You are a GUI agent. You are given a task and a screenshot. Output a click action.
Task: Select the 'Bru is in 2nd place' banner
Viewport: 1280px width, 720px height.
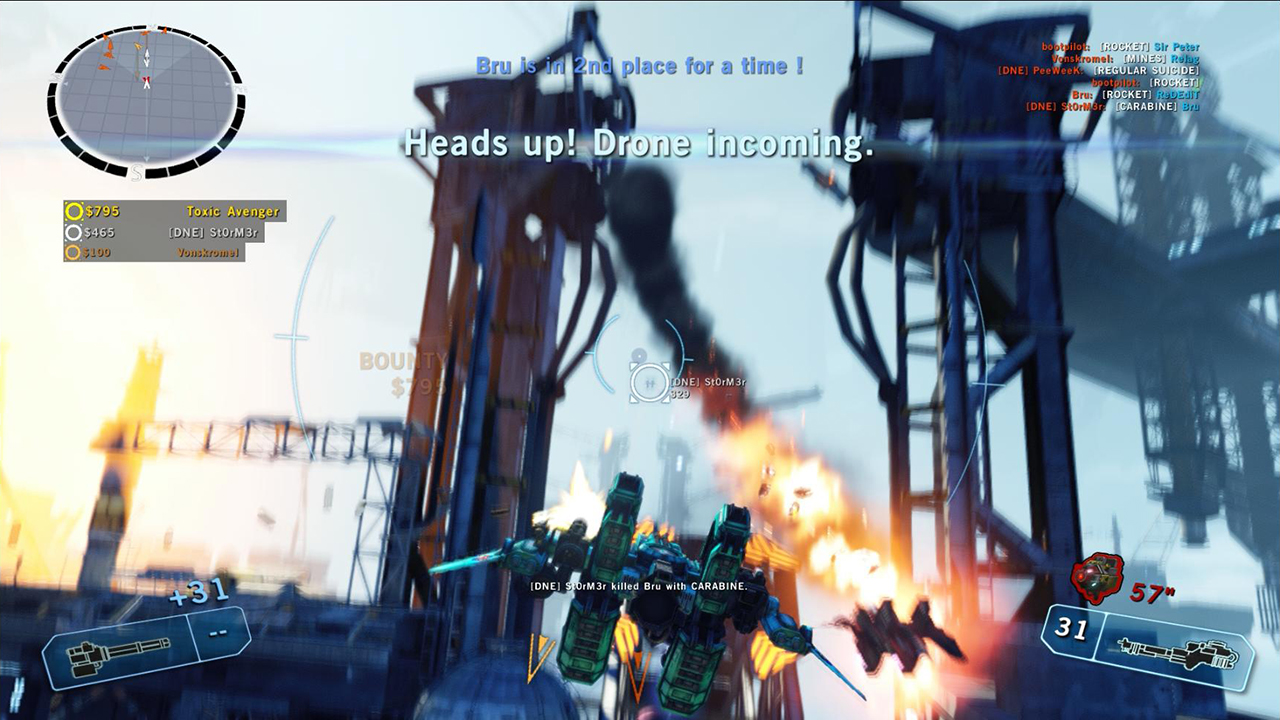(638, 64)
